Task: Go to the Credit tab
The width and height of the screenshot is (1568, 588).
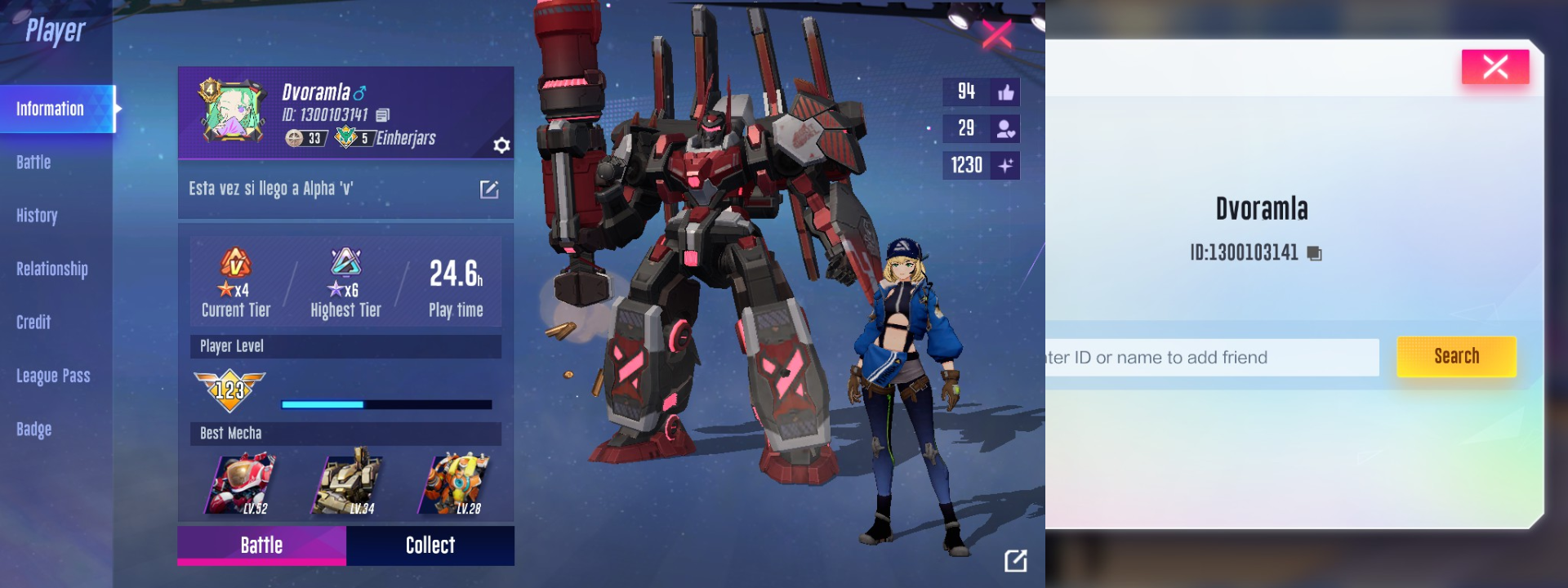Action: [x=33, y=323]
